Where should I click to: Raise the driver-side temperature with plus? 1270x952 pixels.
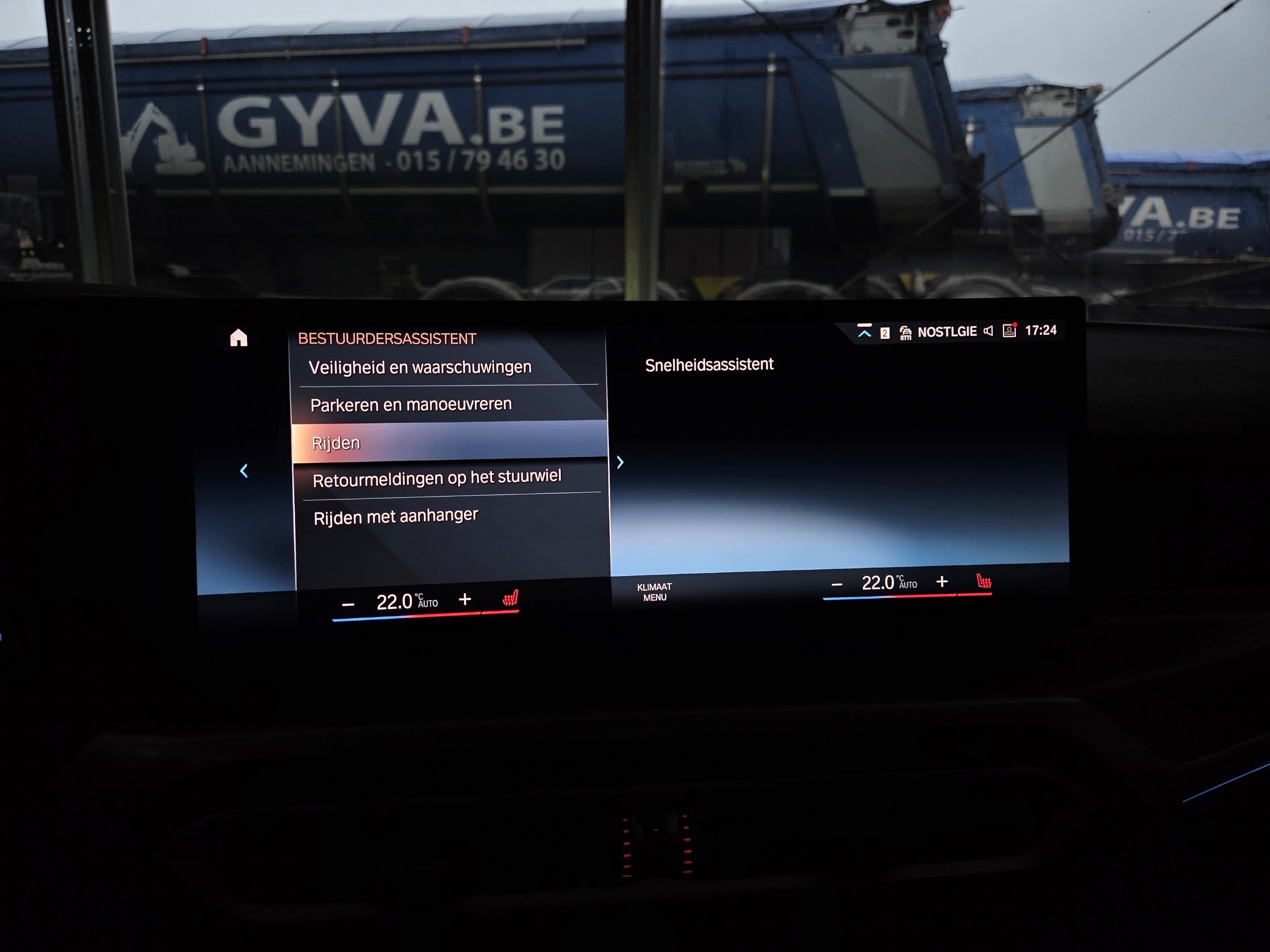tap(465, 600)
